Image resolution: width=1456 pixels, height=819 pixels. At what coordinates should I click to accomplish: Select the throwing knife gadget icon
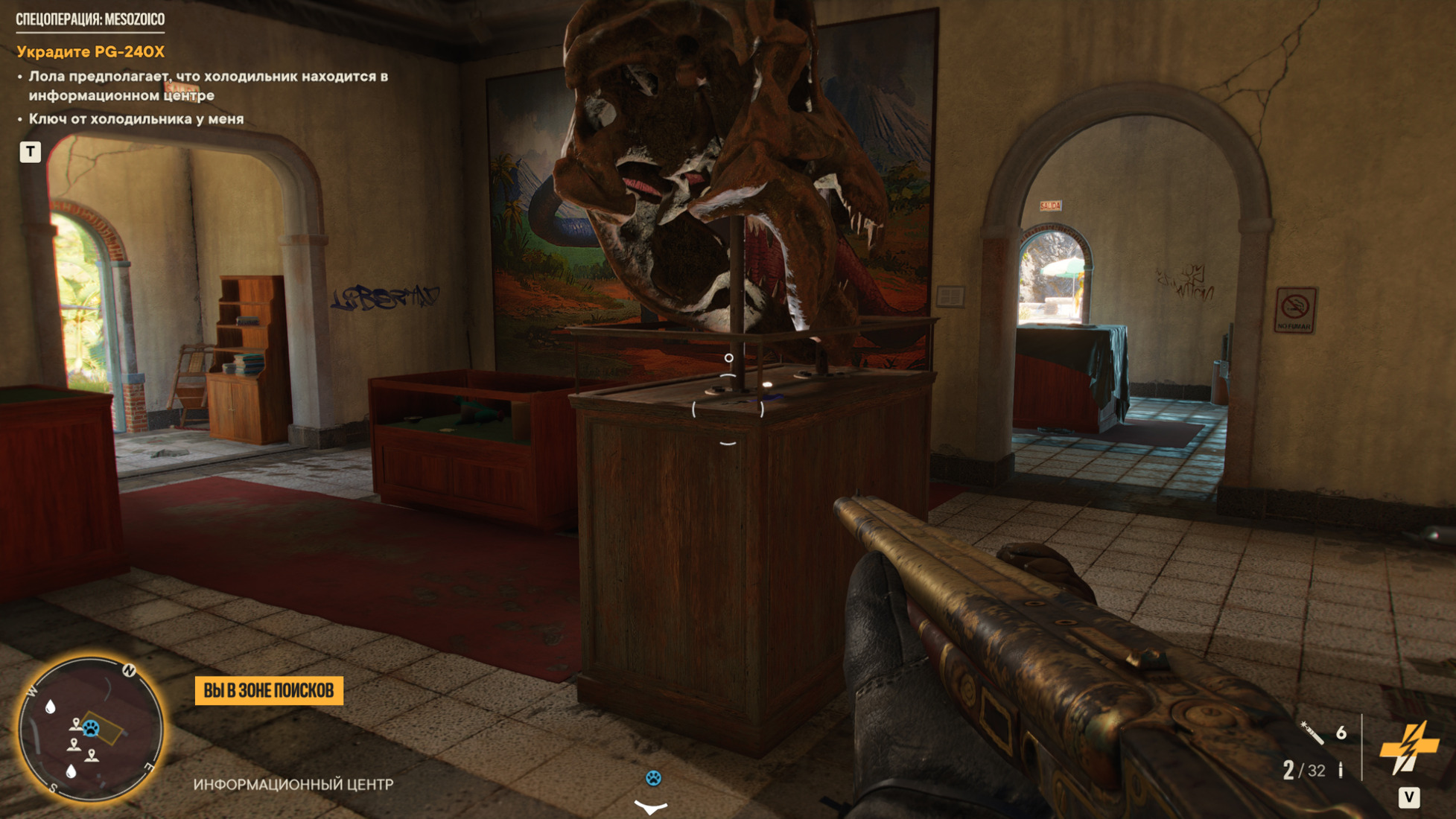tap(1312, 733)
